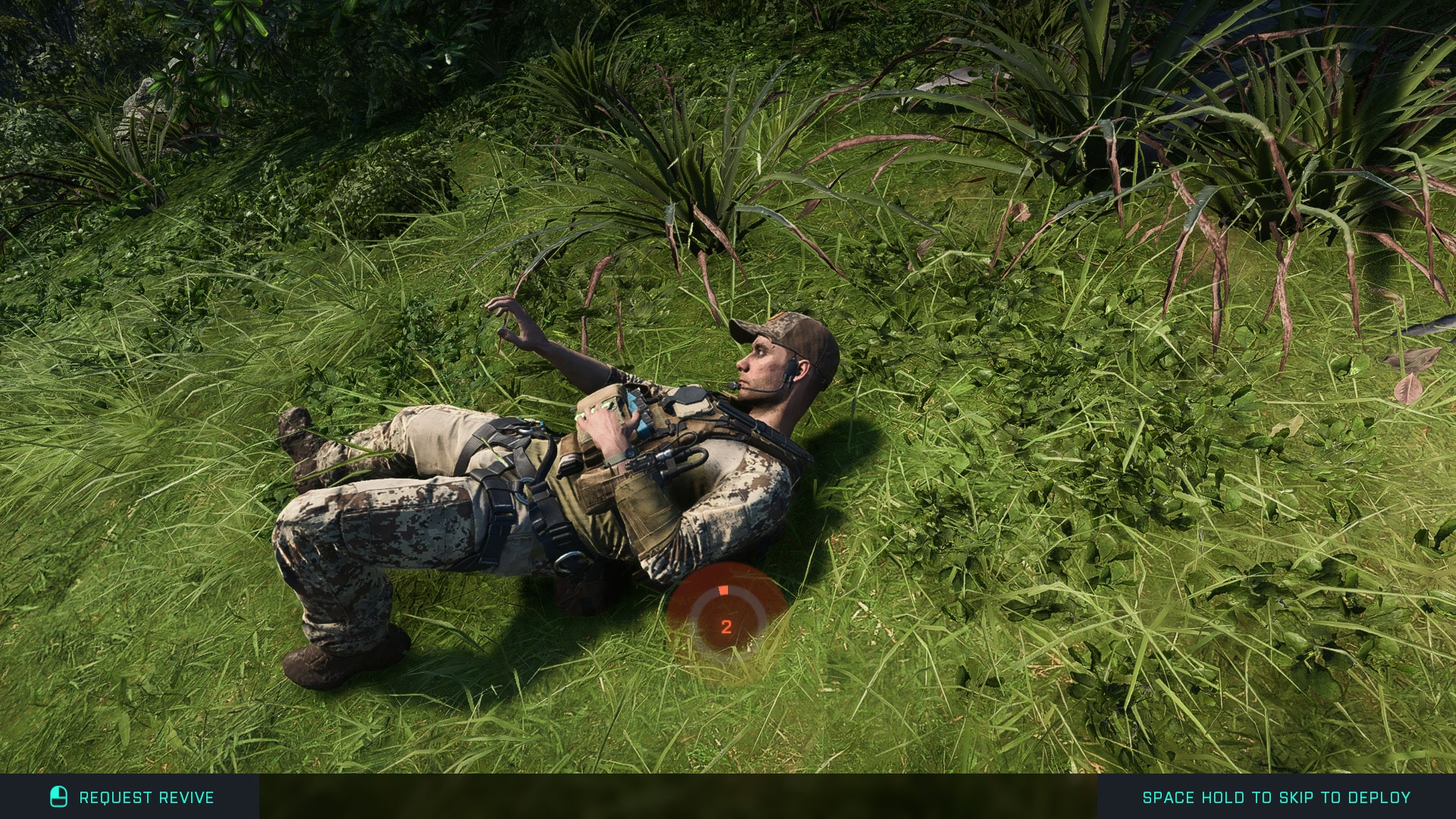Click the Request Revive button
Screen dimensions: 1456x819
click(130, 797)
